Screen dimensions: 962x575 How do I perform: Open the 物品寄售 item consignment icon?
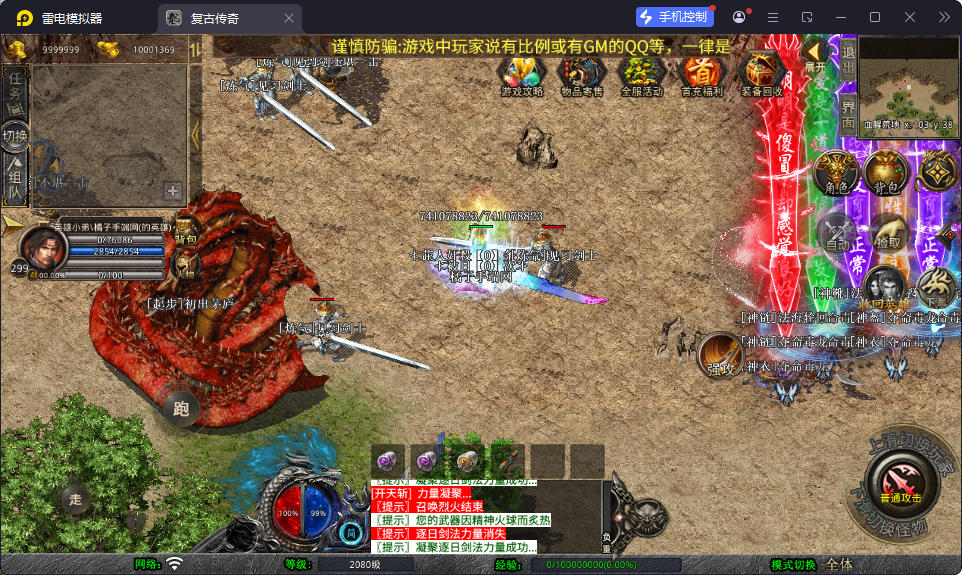(580, 74)
